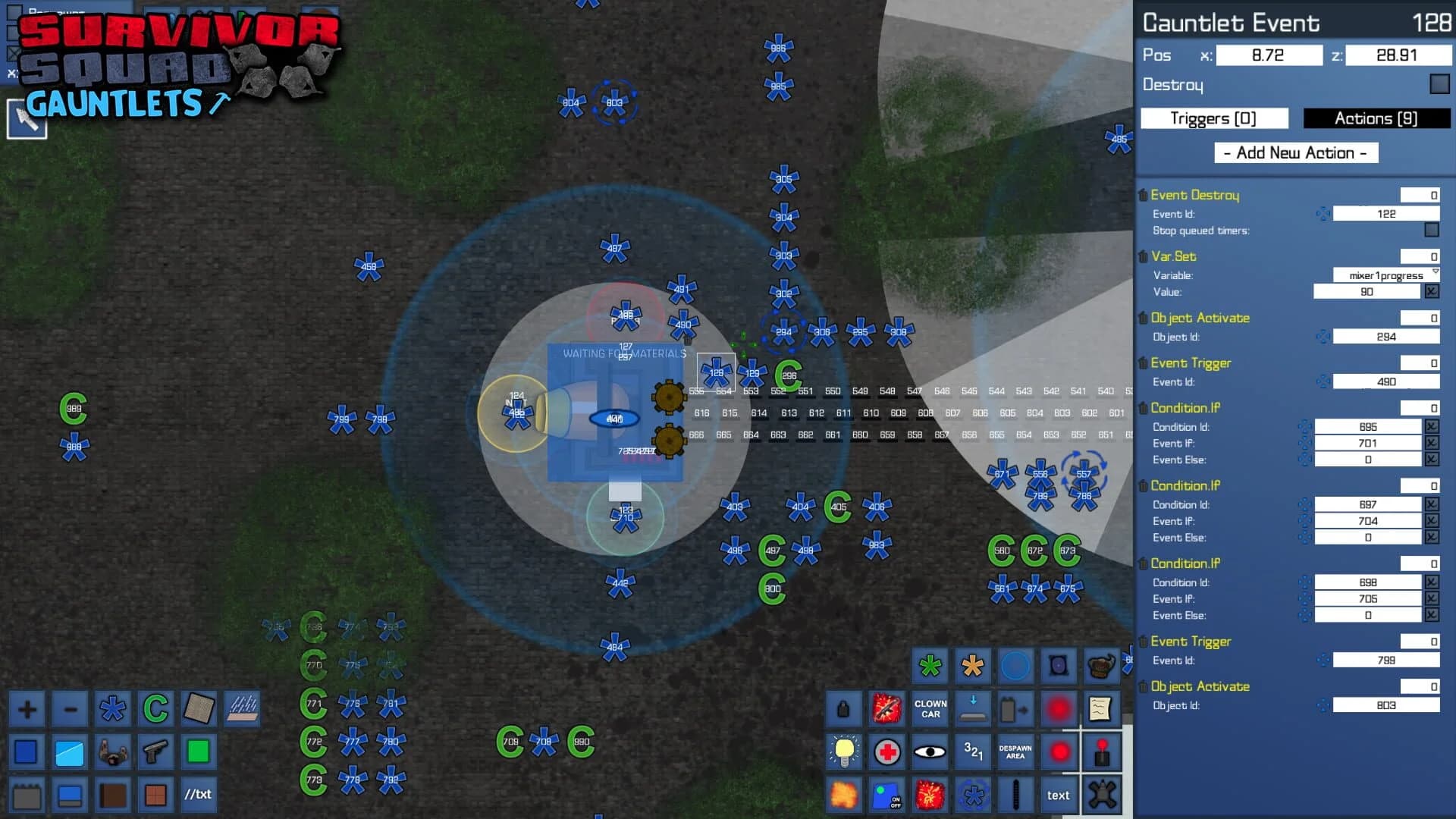This screenshot has height=819, width=1456.
Task: Switch to the Actions tab
Action: tap(1376, 118)
